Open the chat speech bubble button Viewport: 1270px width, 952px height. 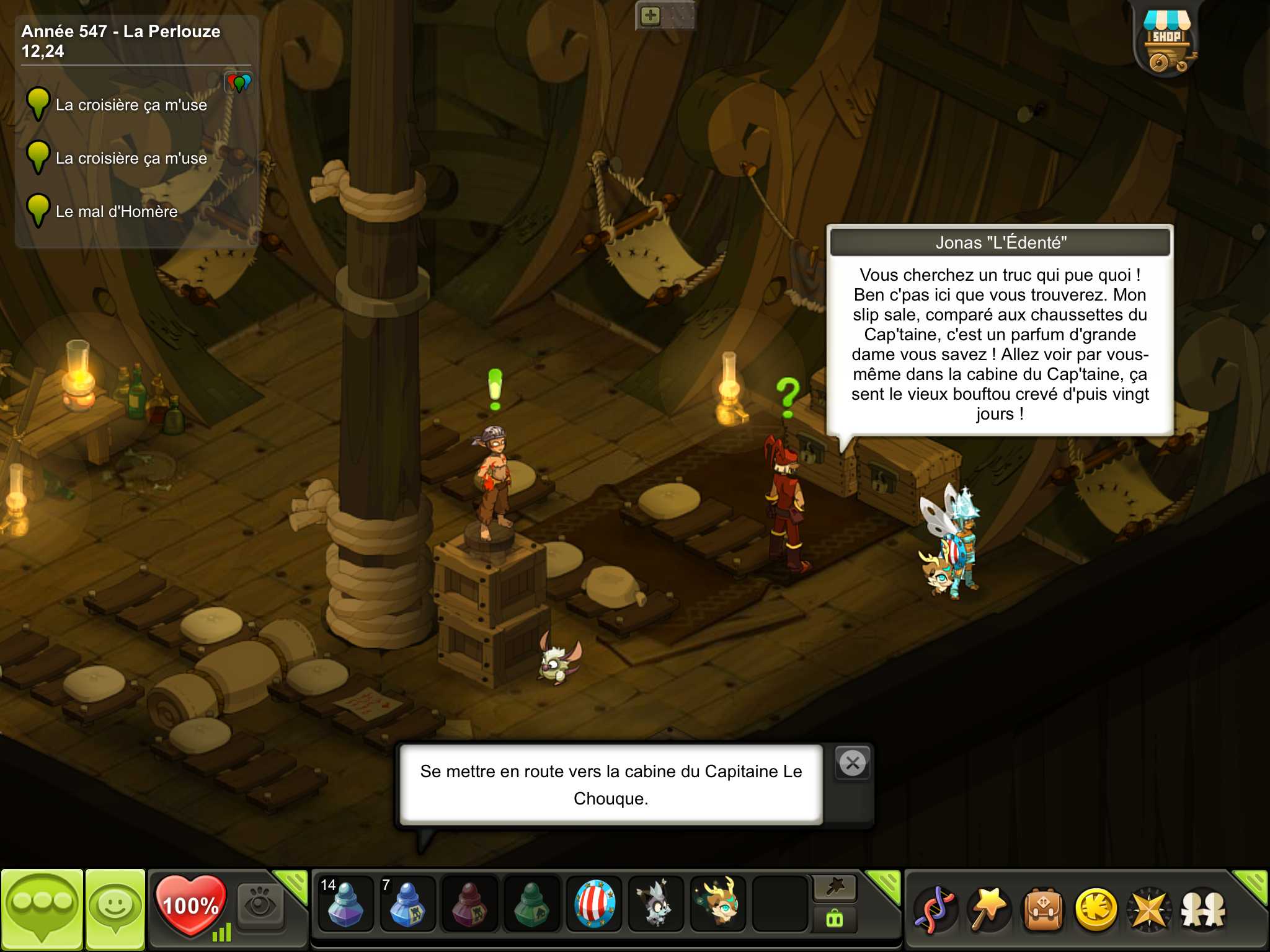(42, 909)
